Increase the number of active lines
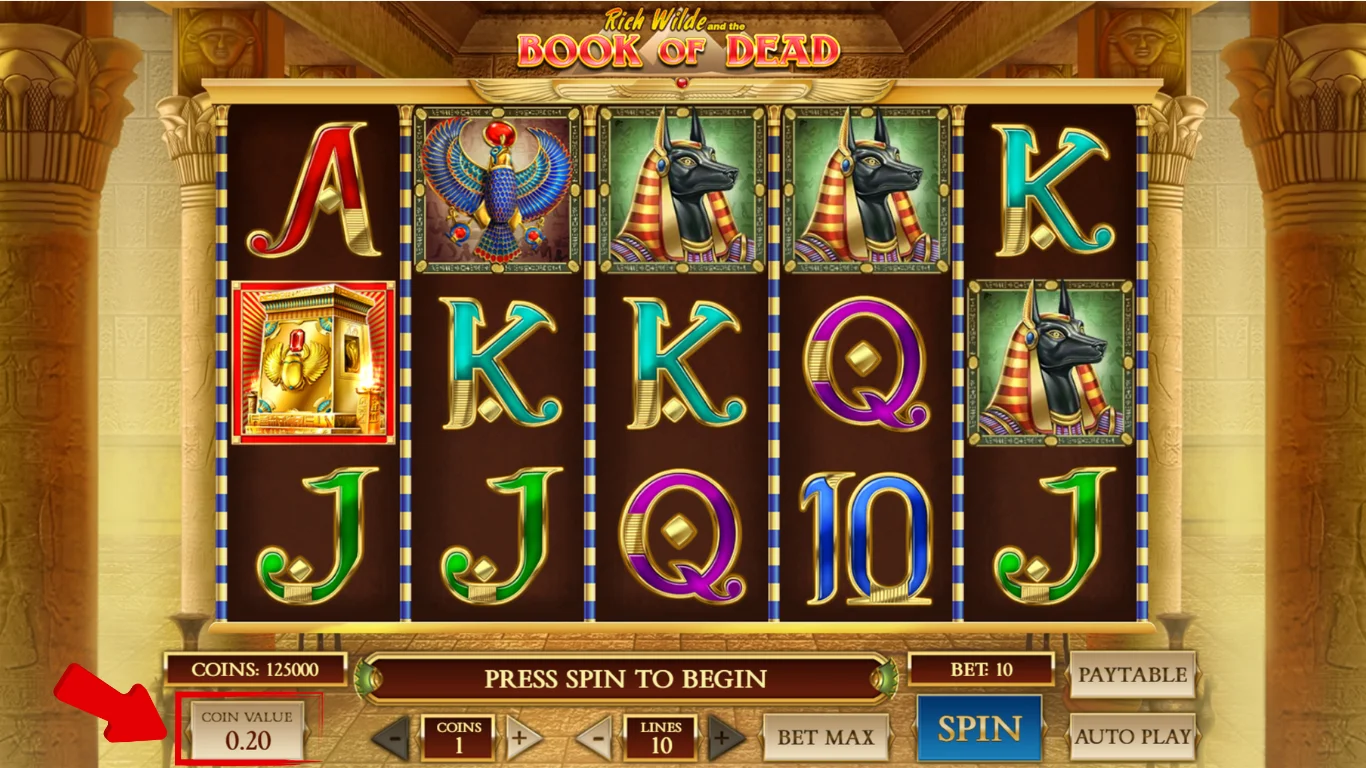The width and height of the screenshot is (1366, 768). (723, 737)
